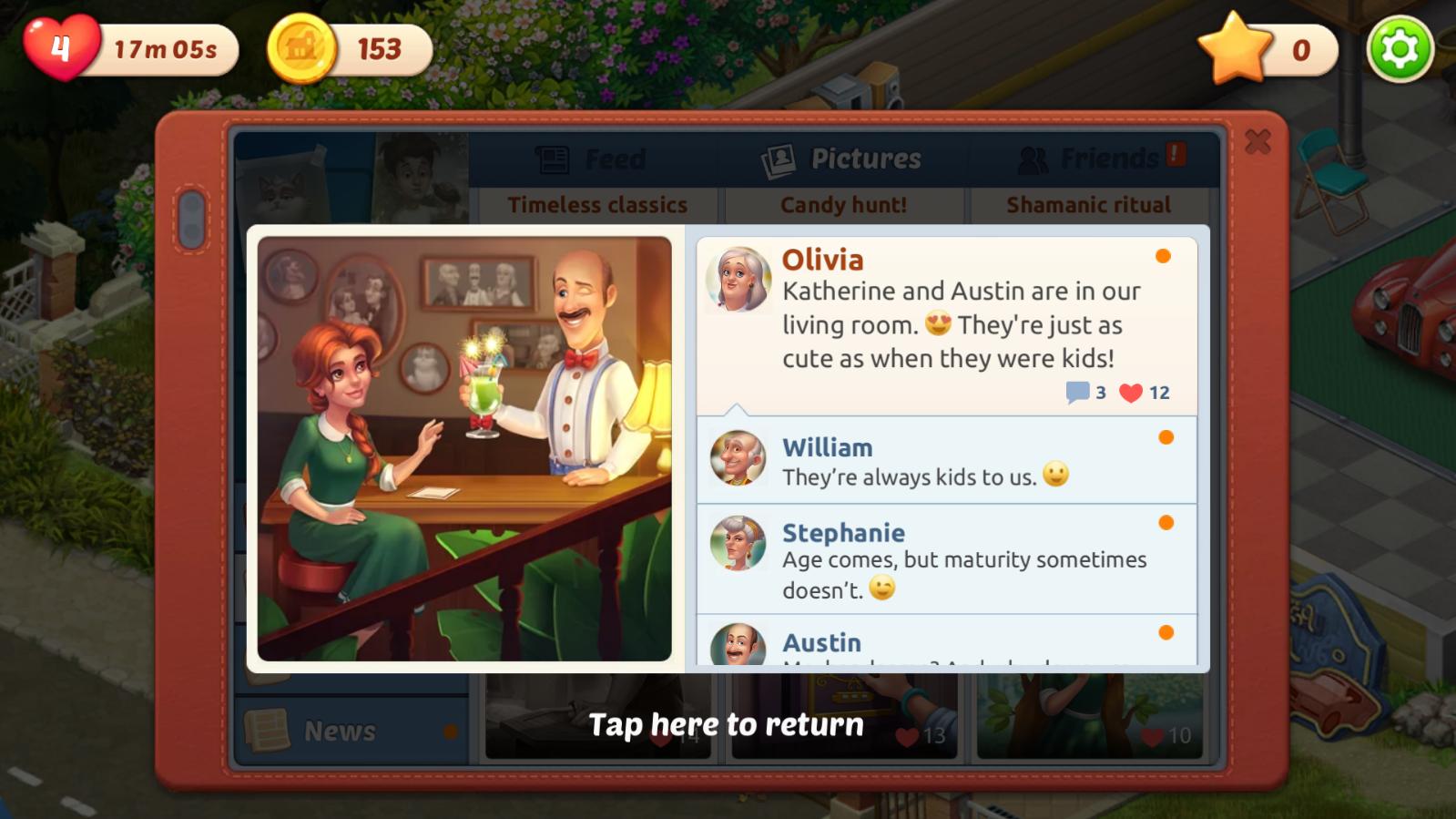
Task: Switch to the Pictures tab
Action: click(842, 159)
